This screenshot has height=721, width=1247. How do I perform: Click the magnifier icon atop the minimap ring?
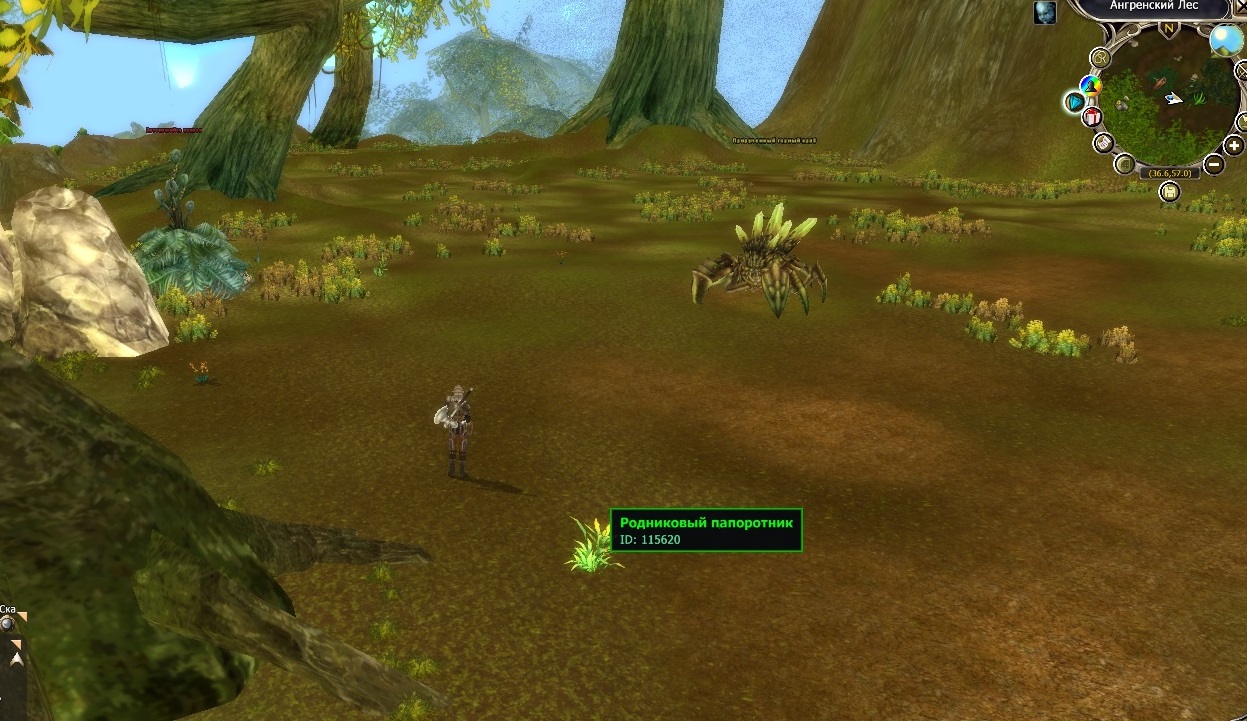(1101, 58)
